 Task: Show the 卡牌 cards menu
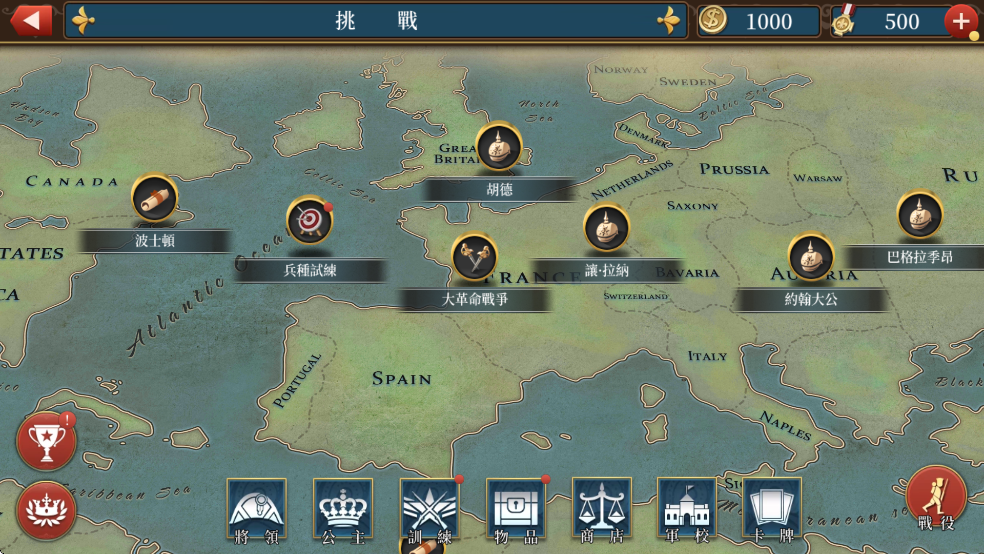tap(771, 510)
